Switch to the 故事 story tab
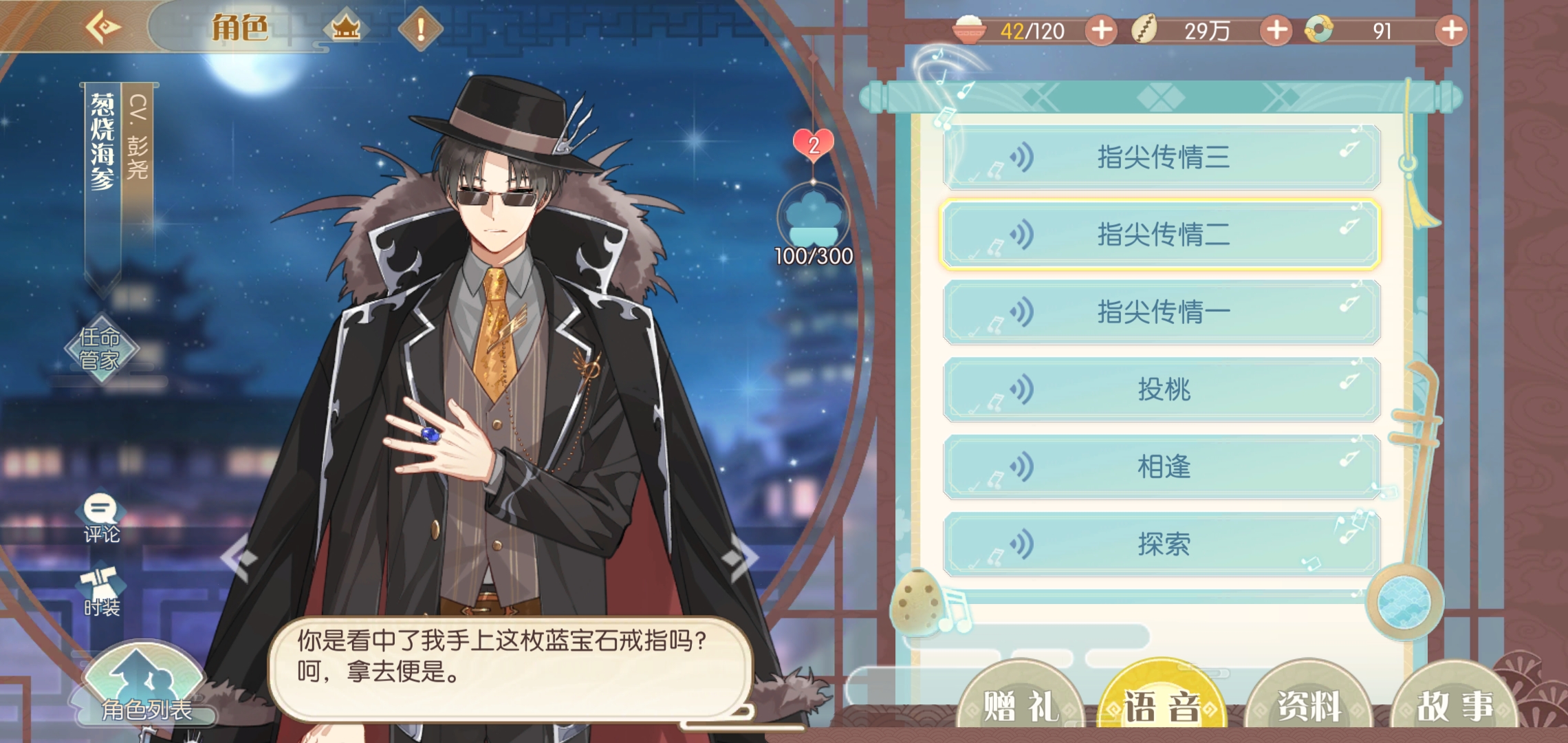This screenshot has height=743, width=1568. coord(1454,704)
